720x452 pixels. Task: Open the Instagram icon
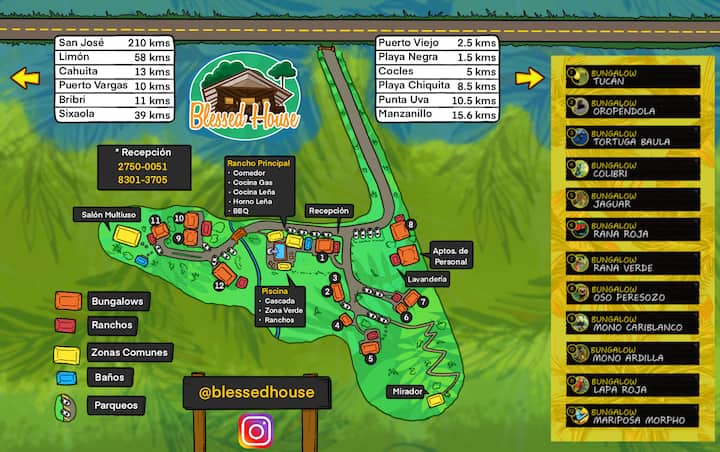point(257,431)
